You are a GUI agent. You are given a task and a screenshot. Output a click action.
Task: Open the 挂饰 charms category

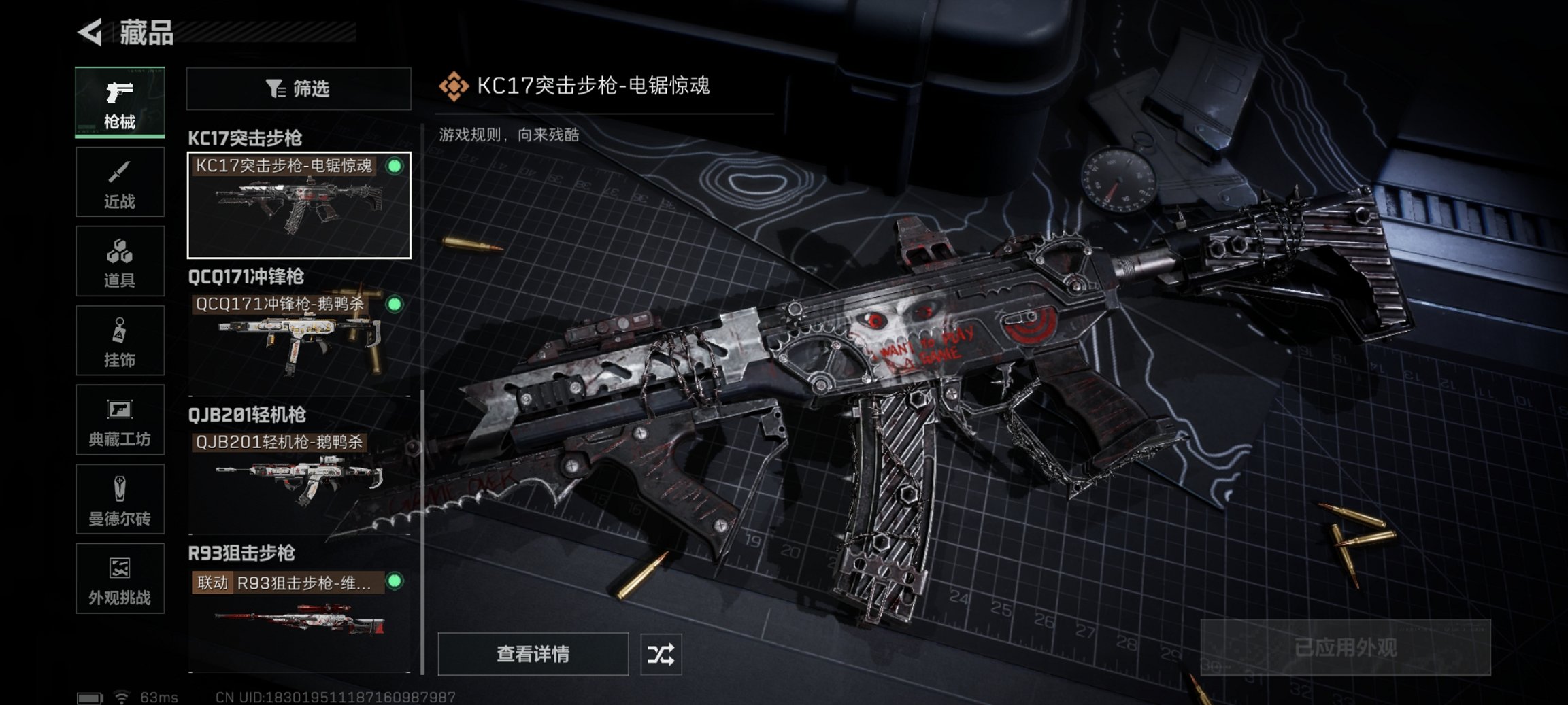tap(120, 340)
